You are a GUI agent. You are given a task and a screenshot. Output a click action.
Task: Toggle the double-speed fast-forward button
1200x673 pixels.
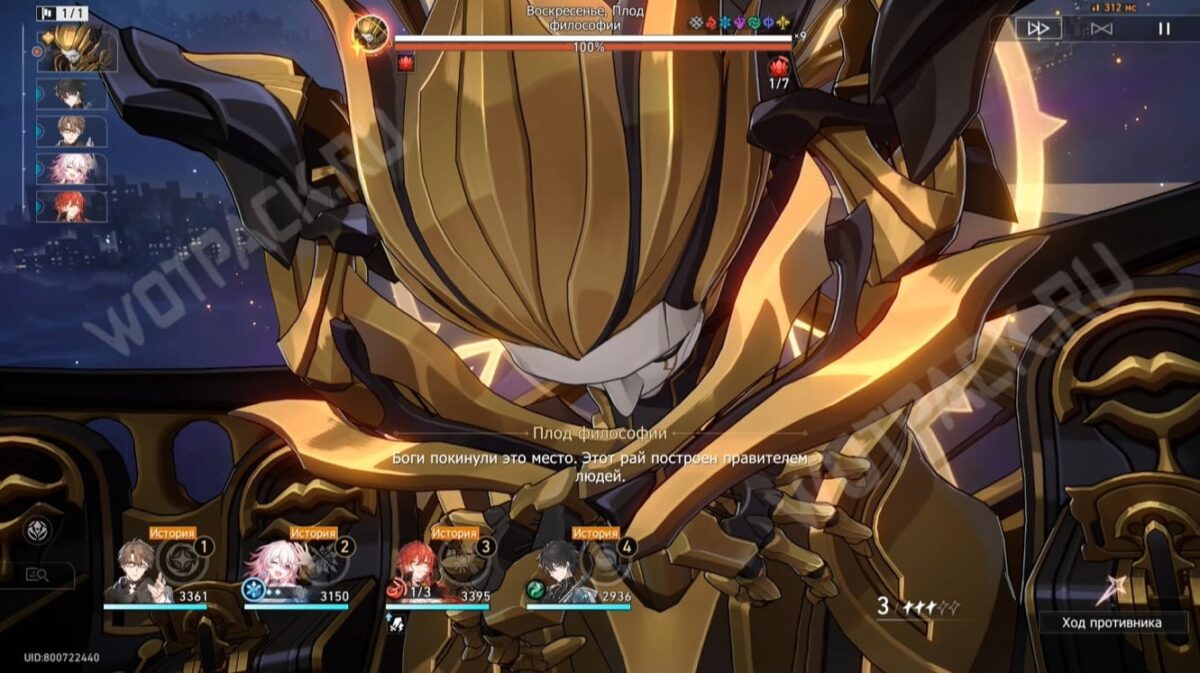pos(1038,29)
